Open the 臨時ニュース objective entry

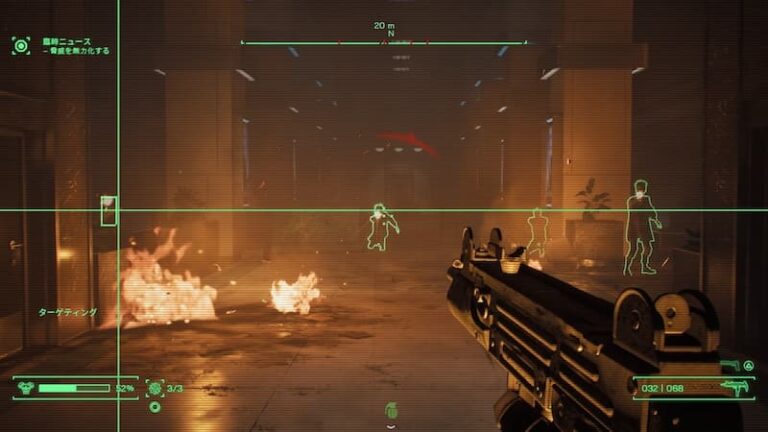pos(66,41)
